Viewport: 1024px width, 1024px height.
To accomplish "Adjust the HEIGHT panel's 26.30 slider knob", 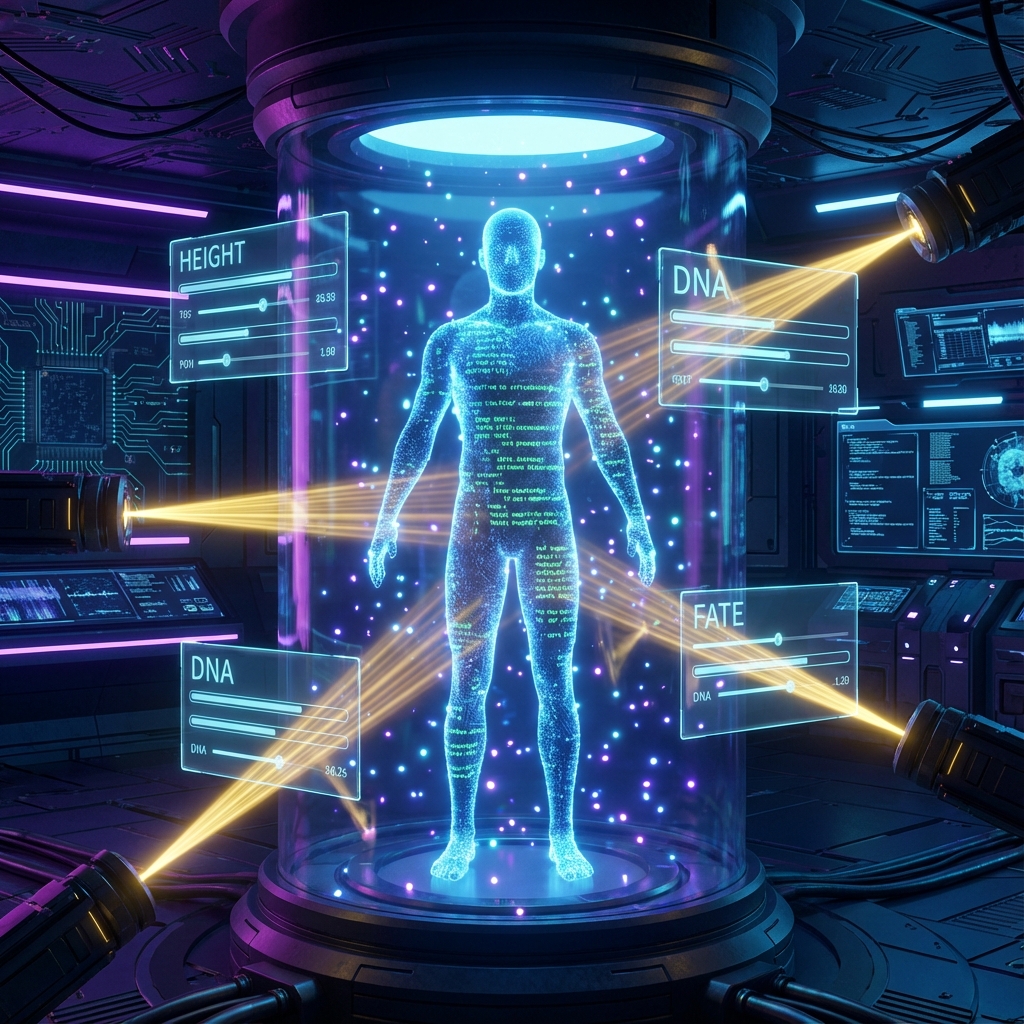I will point(262,305).
